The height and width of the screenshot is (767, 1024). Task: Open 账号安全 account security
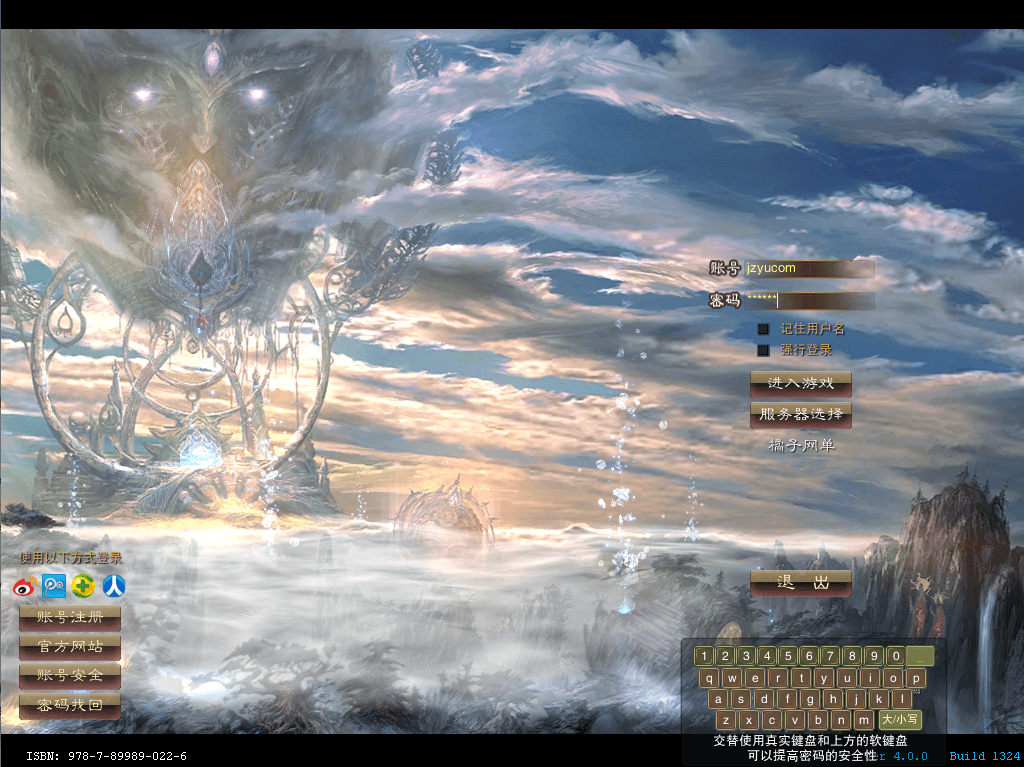point(70,676)
